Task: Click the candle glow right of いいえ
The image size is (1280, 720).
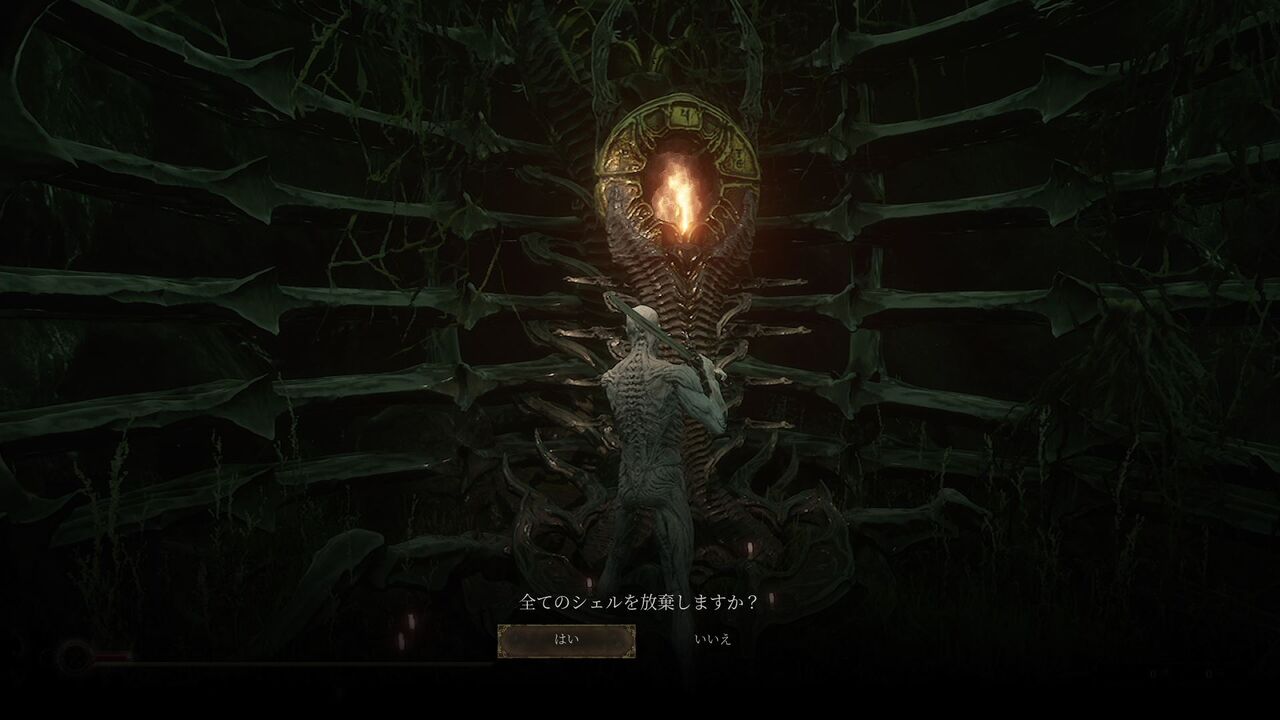Action: click(770, 600)
